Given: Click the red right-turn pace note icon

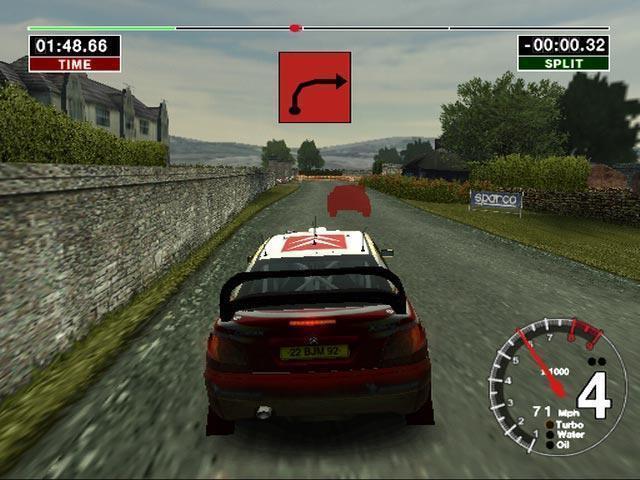Looking at the screenshot, I should point(315,87).
